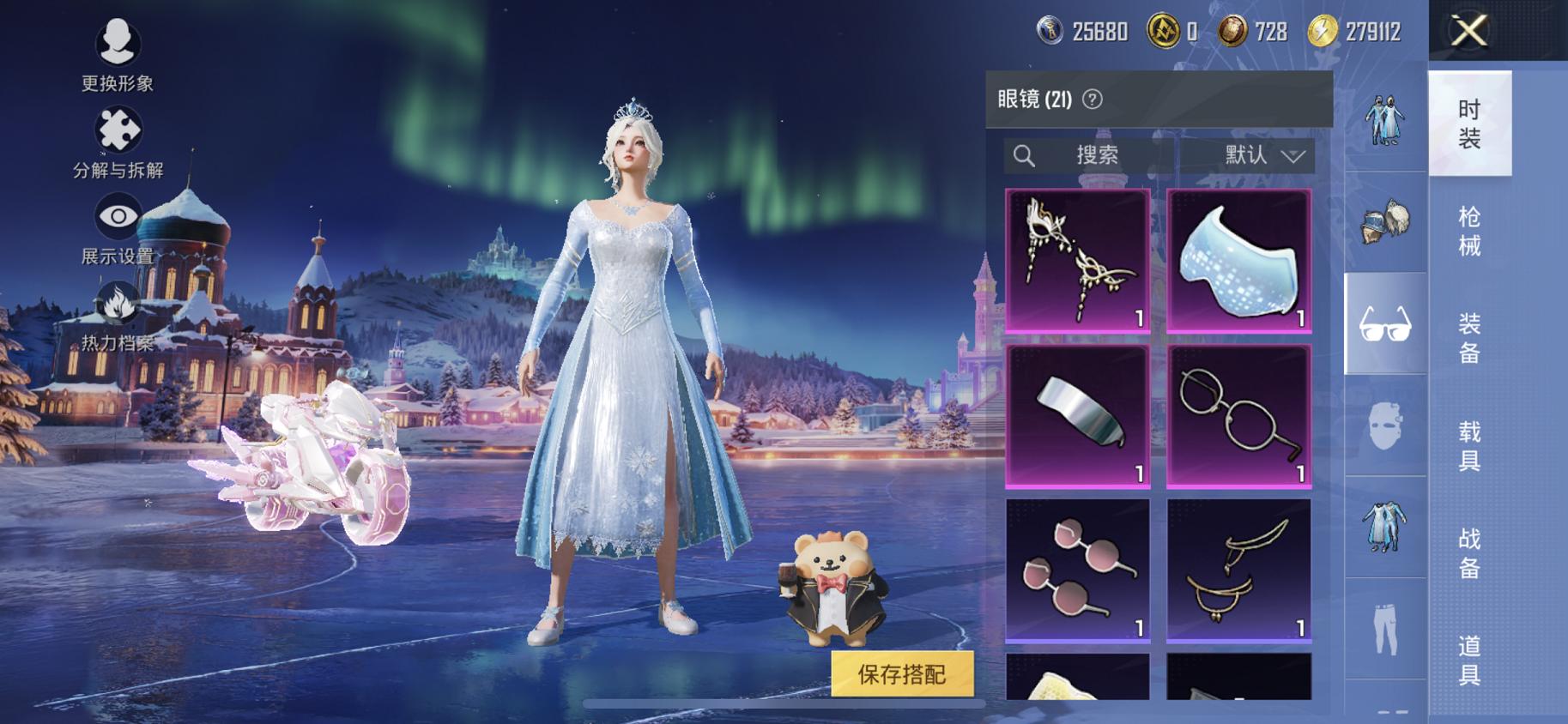Select the 分解与拆解 dismantle icon
The height and width of the screenshot is (724, 1568).
click(118, 130)
